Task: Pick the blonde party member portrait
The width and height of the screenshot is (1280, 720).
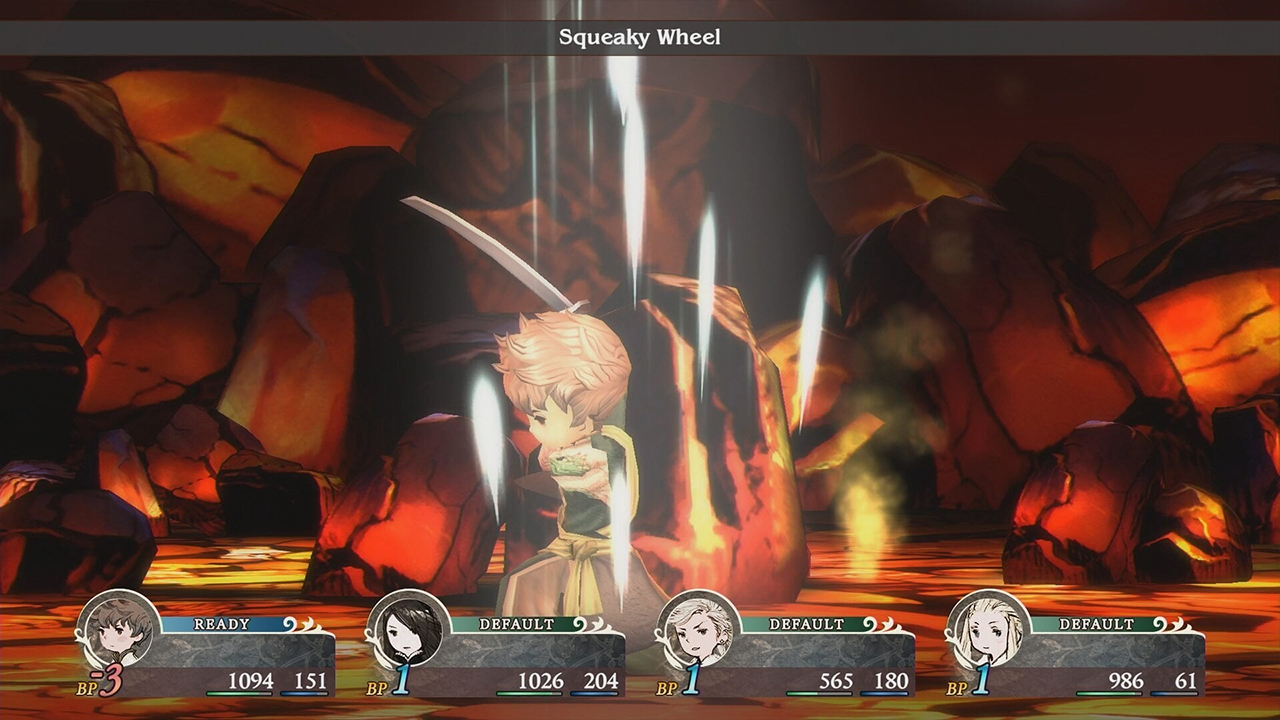Action: tap(987, 631)
